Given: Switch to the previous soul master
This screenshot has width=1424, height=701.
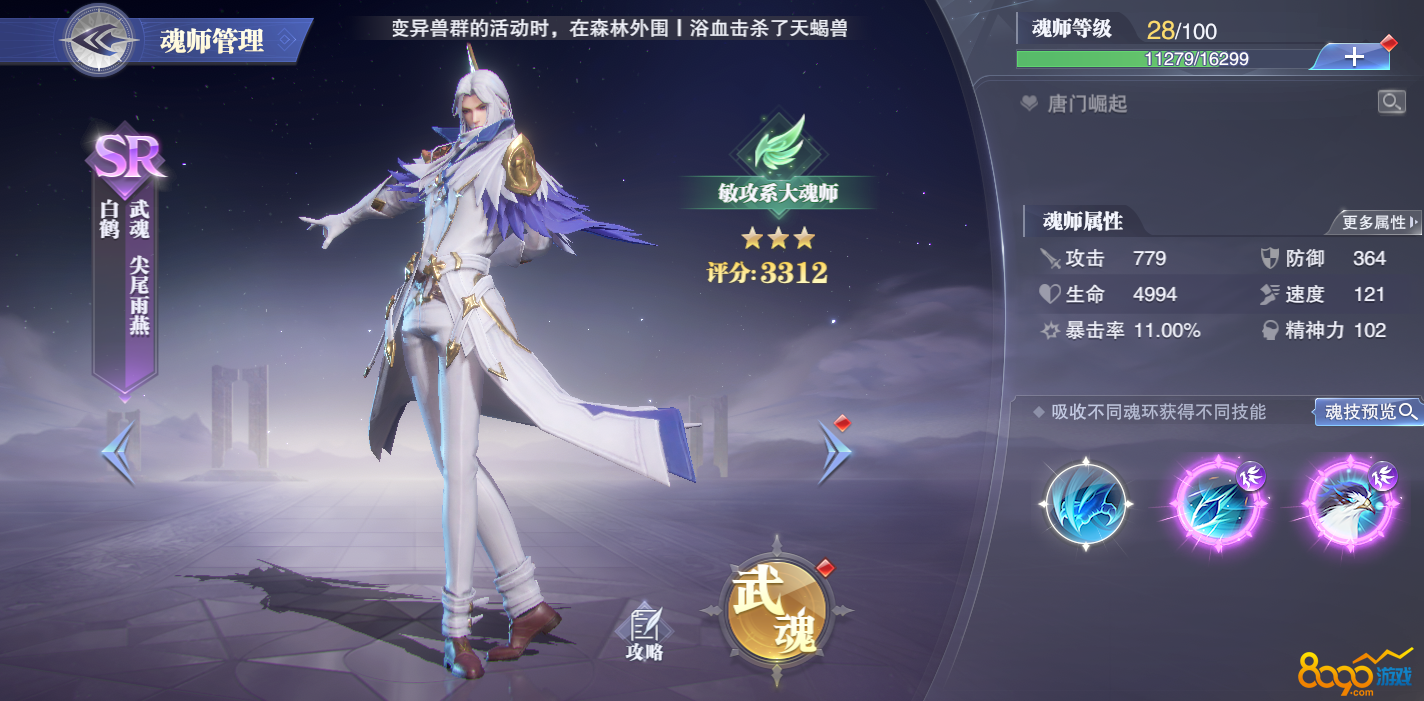Looking at the screenshot, I should (117, 453).
